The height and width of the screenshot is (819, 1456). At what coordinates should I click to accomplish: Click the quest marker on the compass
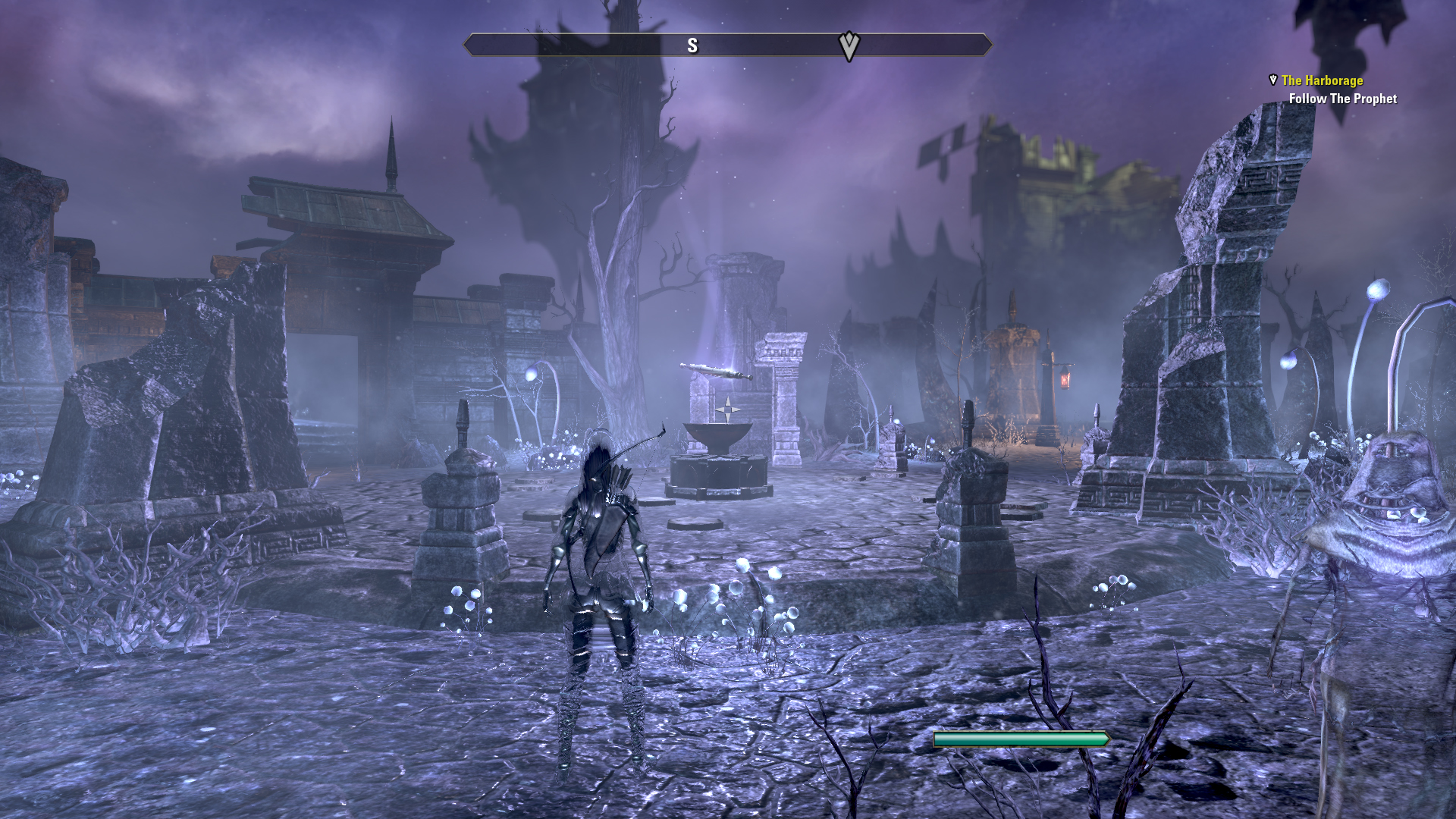[x=849, y=45]
